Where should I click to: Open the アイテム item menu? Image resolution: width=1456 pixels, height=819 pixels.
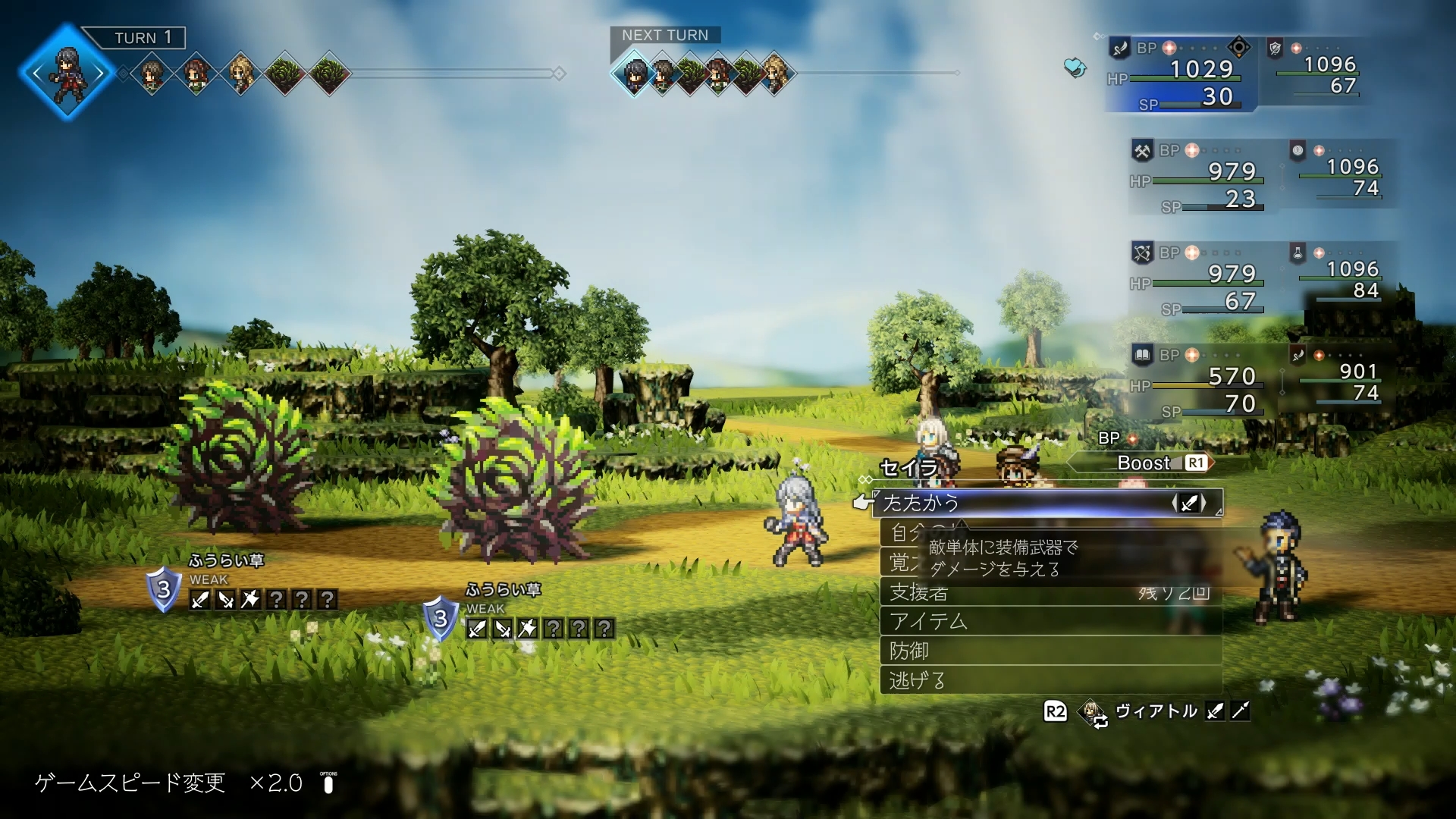pos(1050,622)
